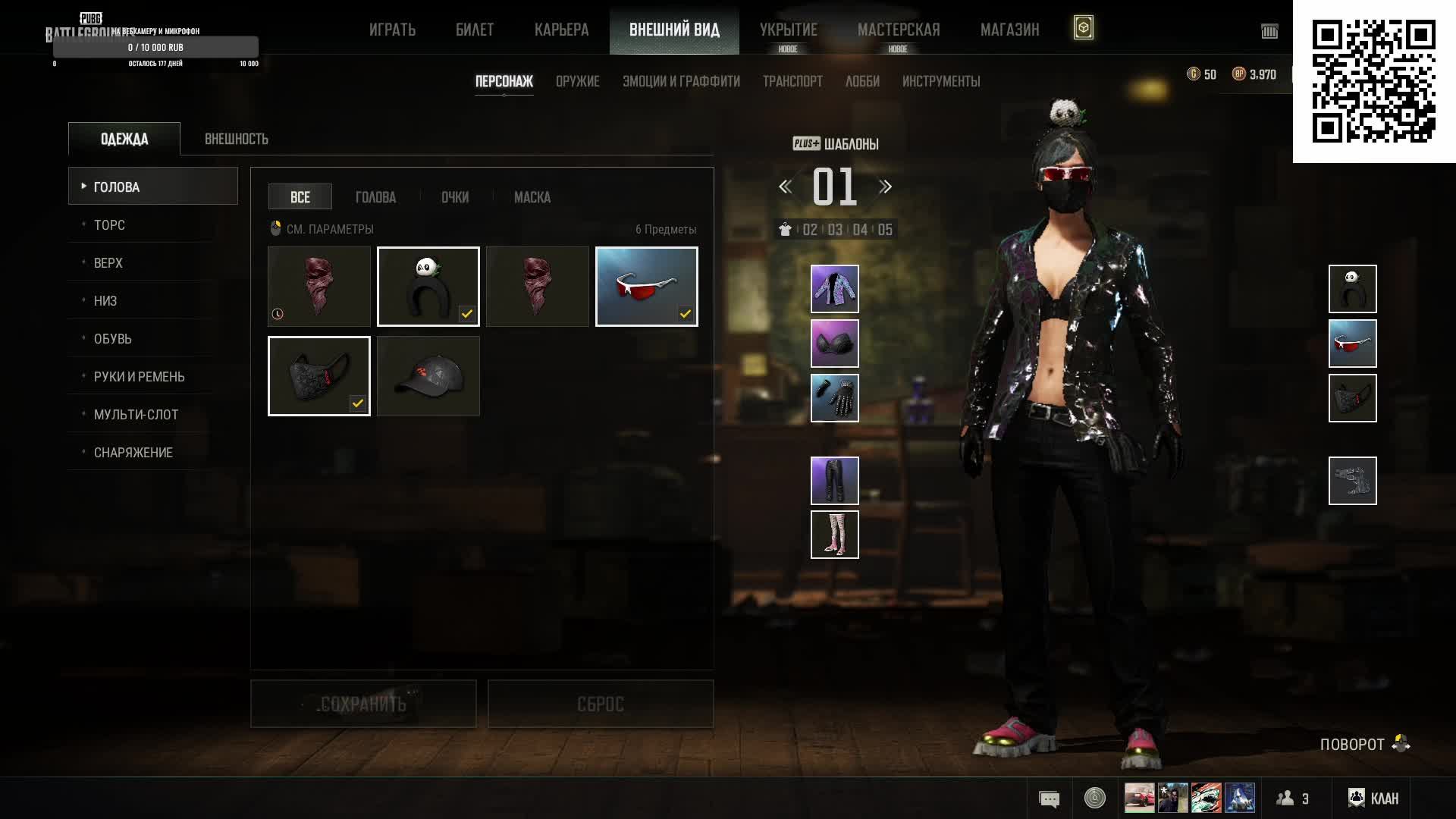1456x819 pixels.
Task: Reset outfit with the СБРОС button
Action: pos(600,704)
